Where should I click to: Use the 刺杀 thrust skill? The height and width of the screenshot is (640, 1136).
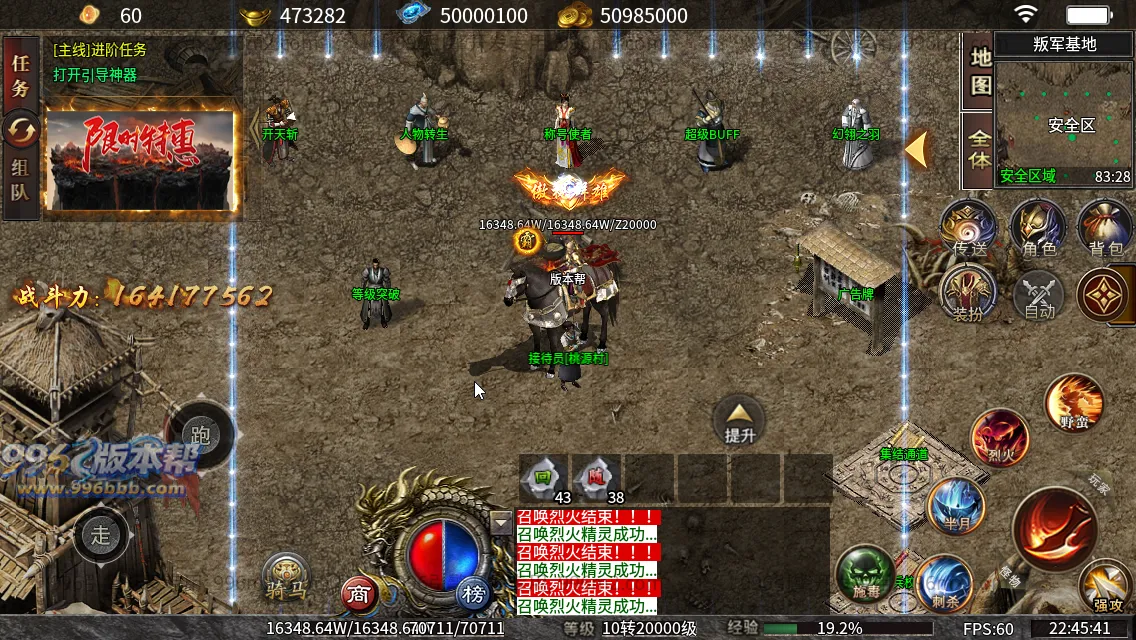(x=942, y=581)
